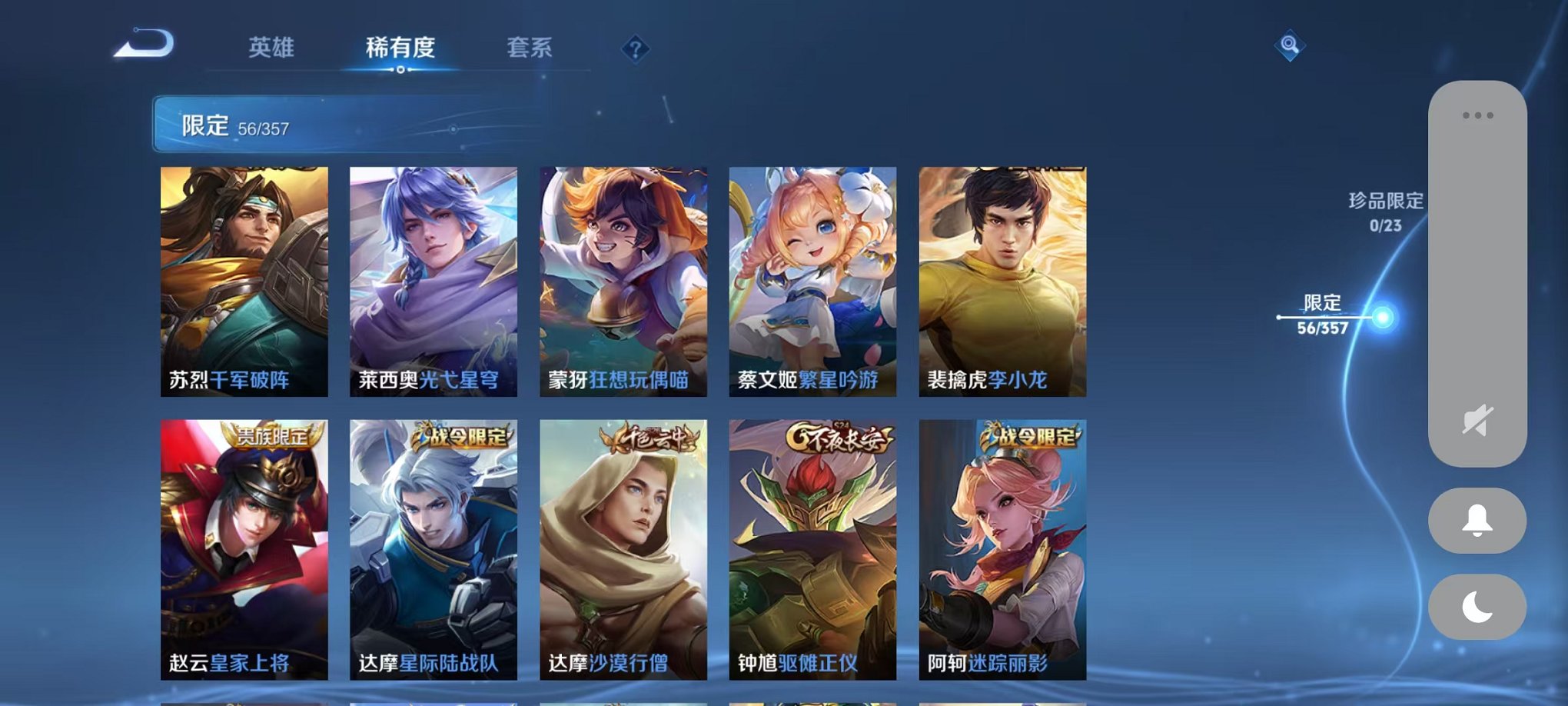Screen dimensions: 1568x706
Task: Switch to the 套系 tab
Action: click(530, 48)
